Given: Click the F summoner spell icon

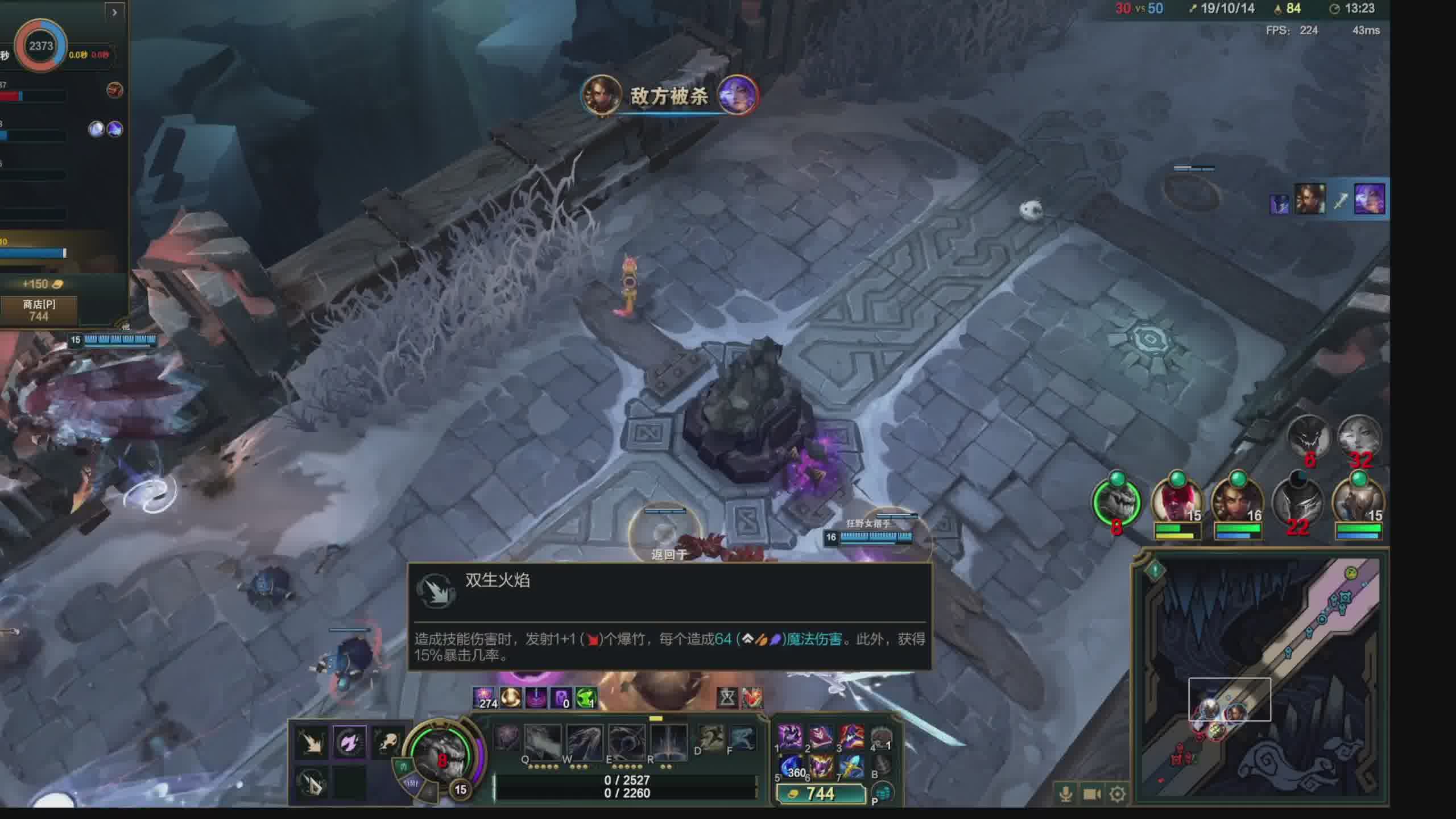Looking at the screenshot, I should [x=742, y=739].
